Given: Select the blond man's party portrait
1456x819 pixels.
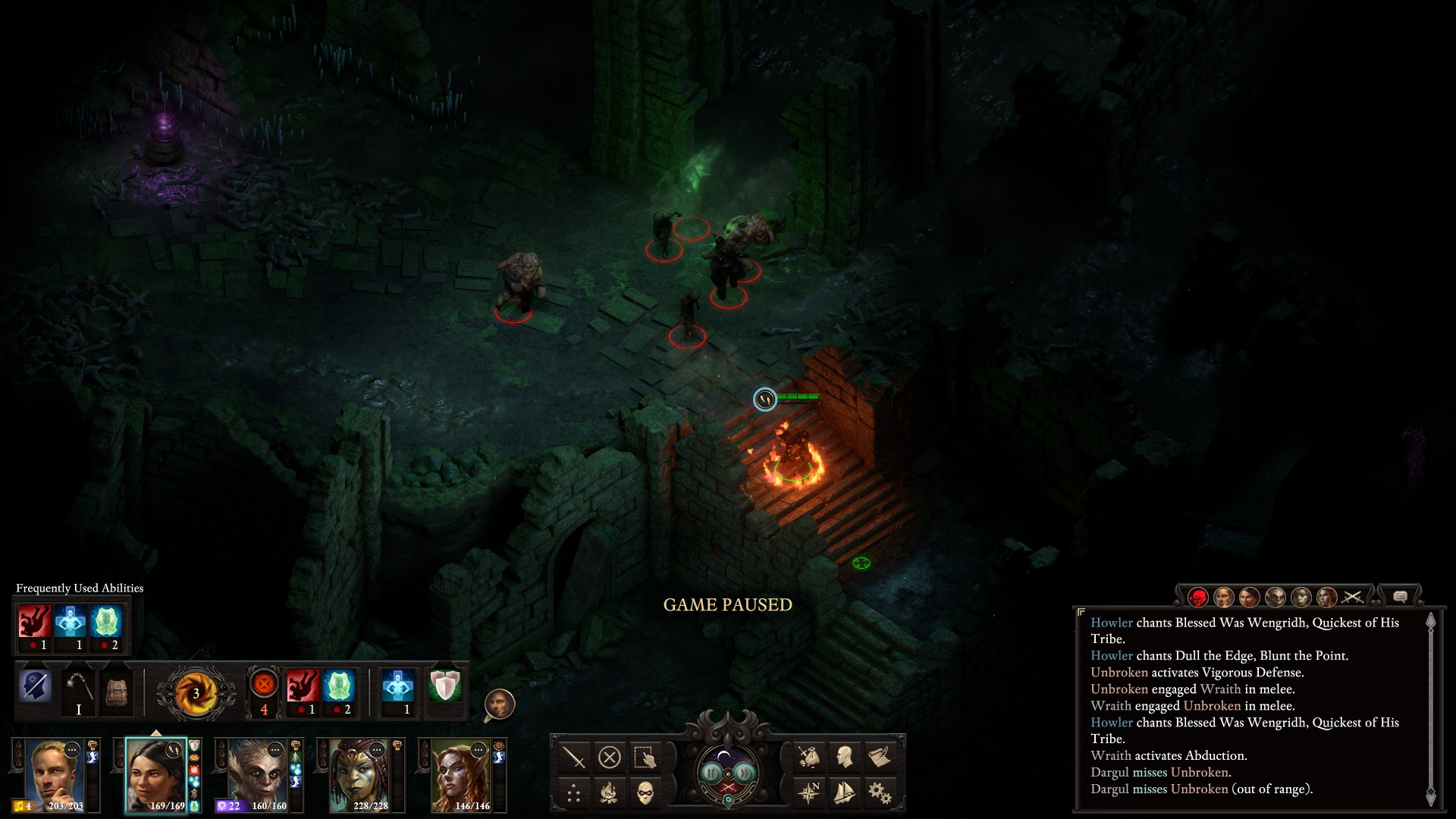Looking at the screenshot, I should (x=55, y=773).
